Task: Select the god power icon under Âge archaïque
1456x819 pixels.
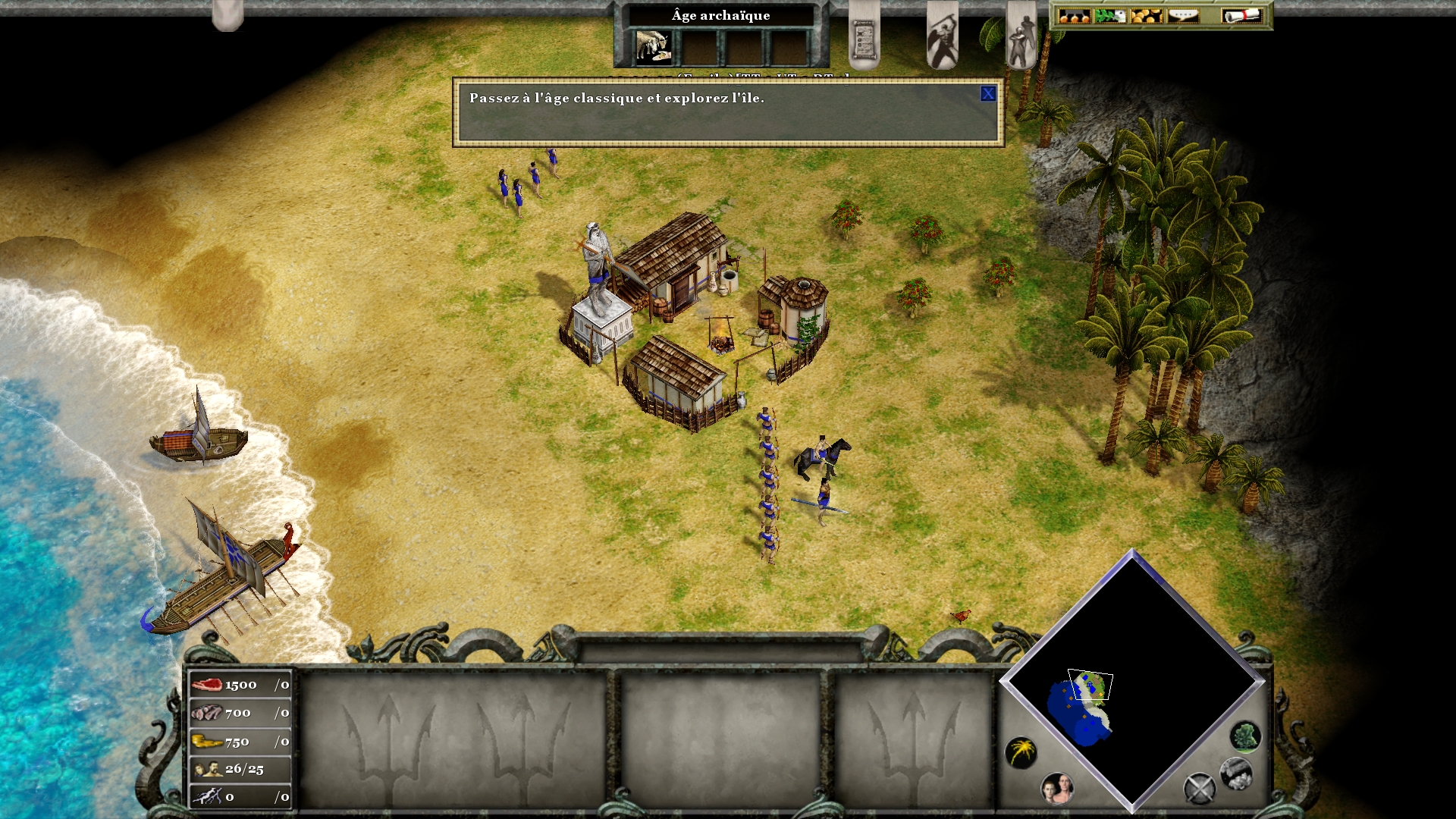Action: click(653, 47)
